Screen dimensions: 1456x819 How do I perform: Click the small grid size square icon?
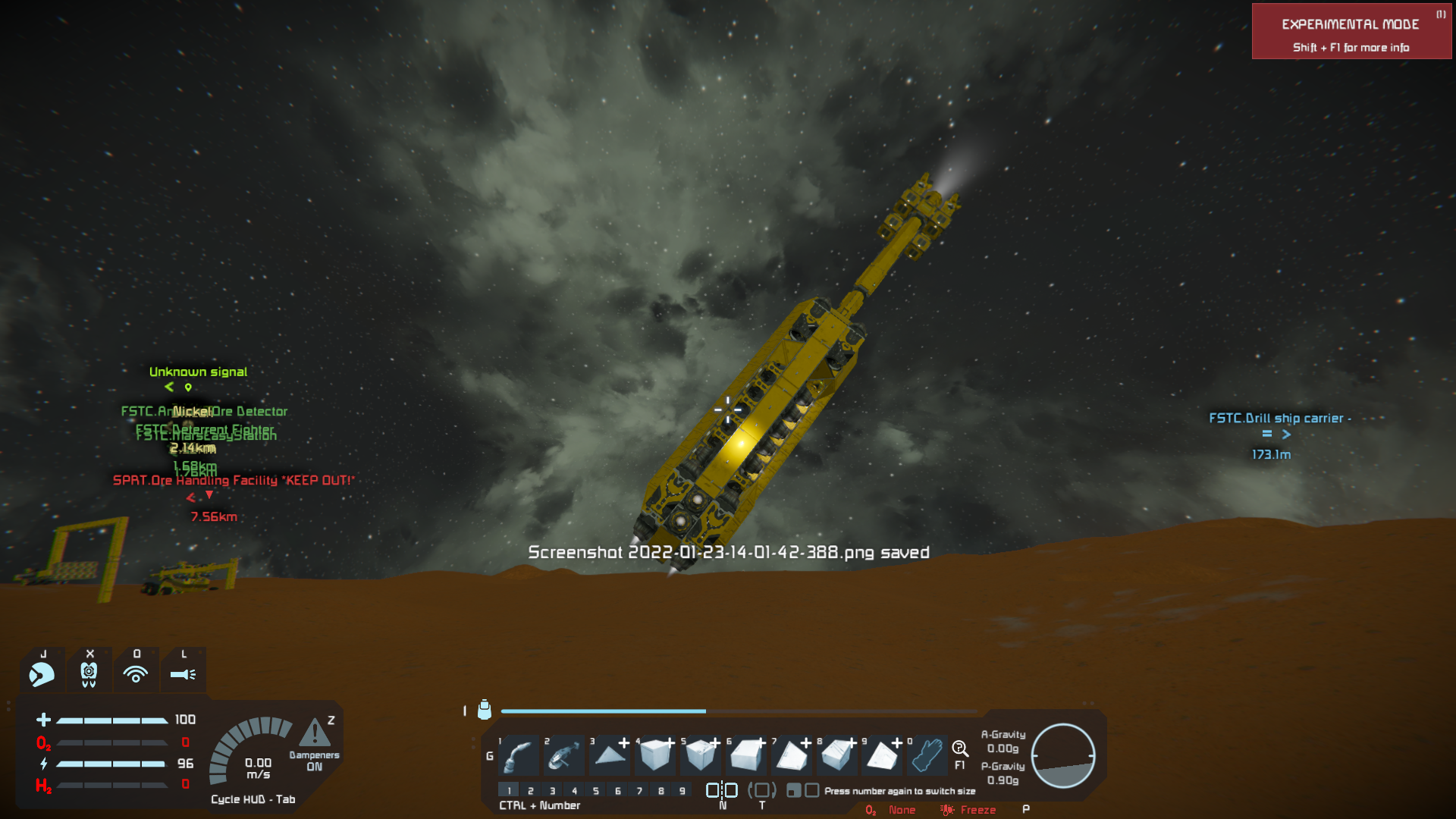coord(793,791)
